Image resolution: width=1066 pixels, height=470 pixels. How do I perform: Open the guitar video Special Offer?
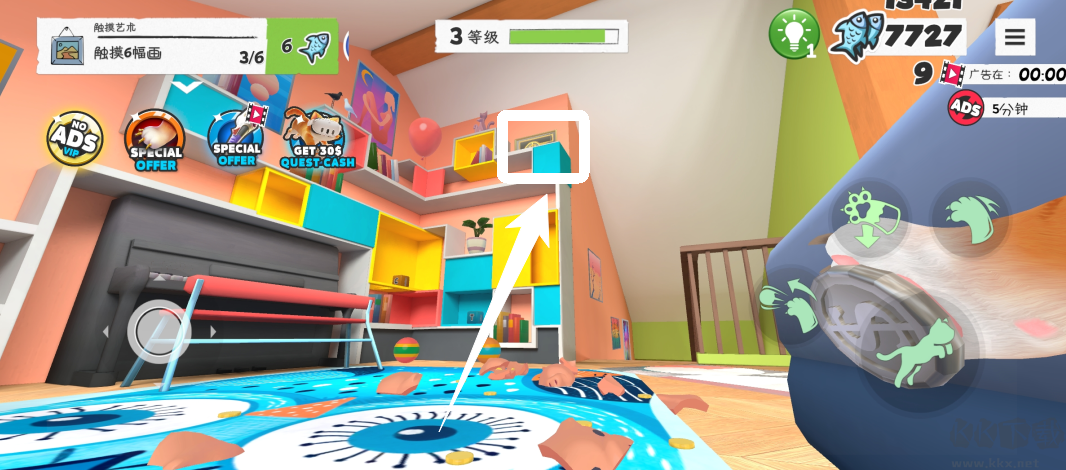pos(237,136)
